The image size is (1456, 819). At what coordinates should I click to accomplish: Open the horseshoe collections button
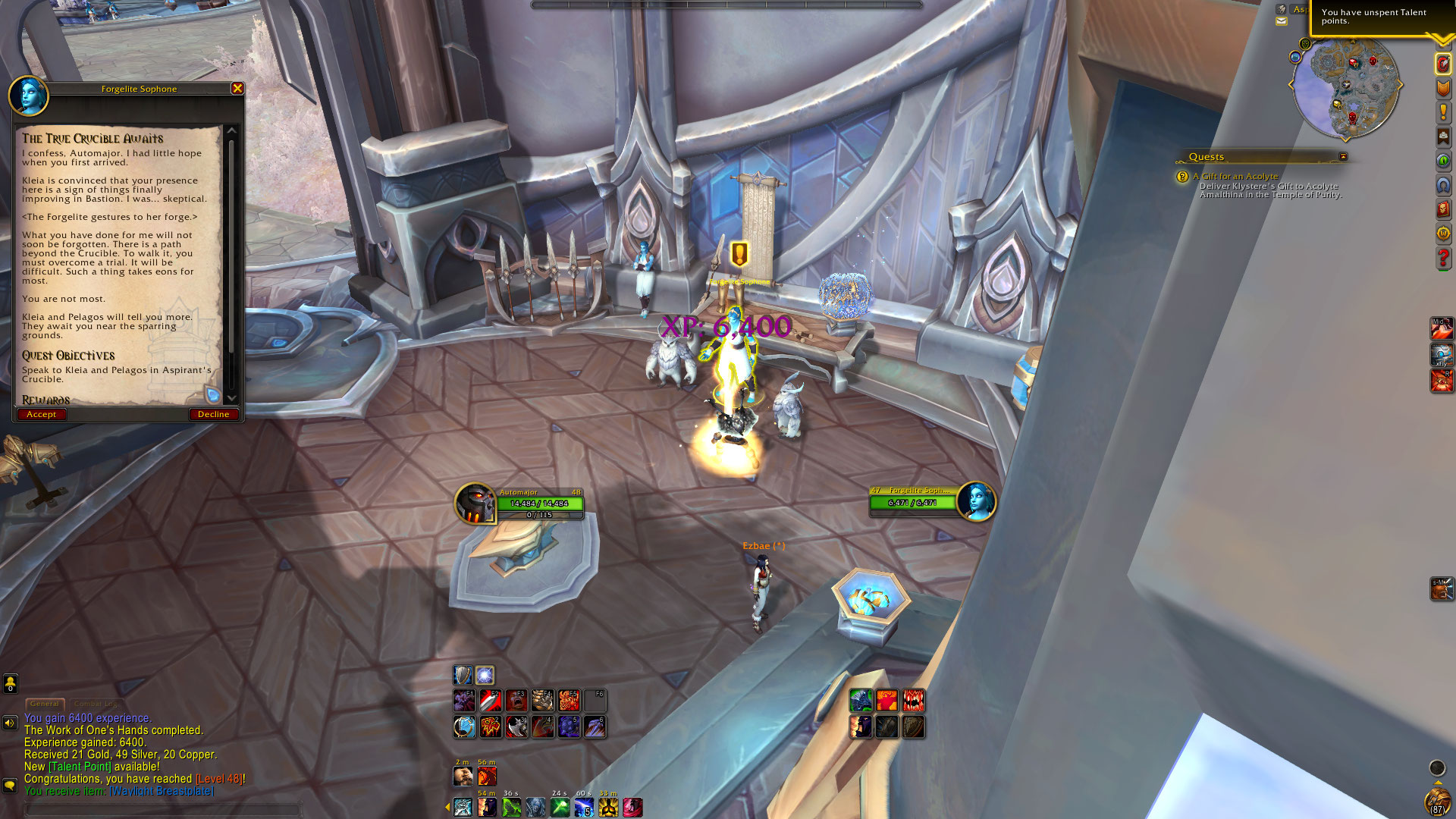pyautogui.click(x=1443, y=185)
